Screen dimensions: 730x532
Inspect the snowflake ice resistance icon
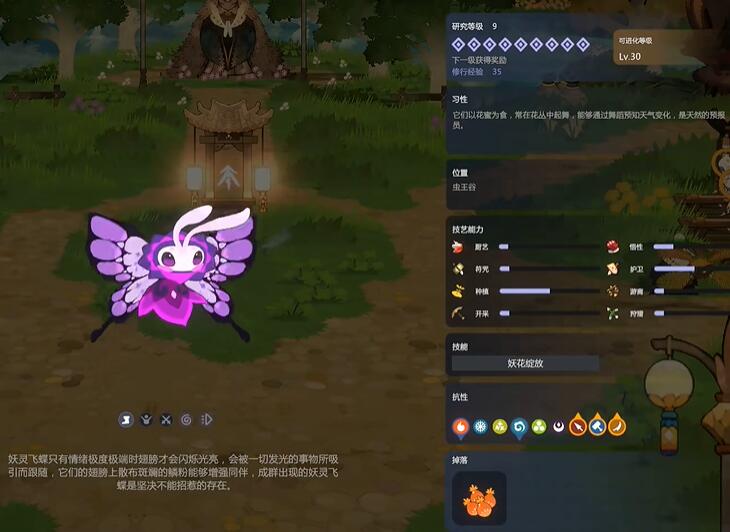point(480,427)
